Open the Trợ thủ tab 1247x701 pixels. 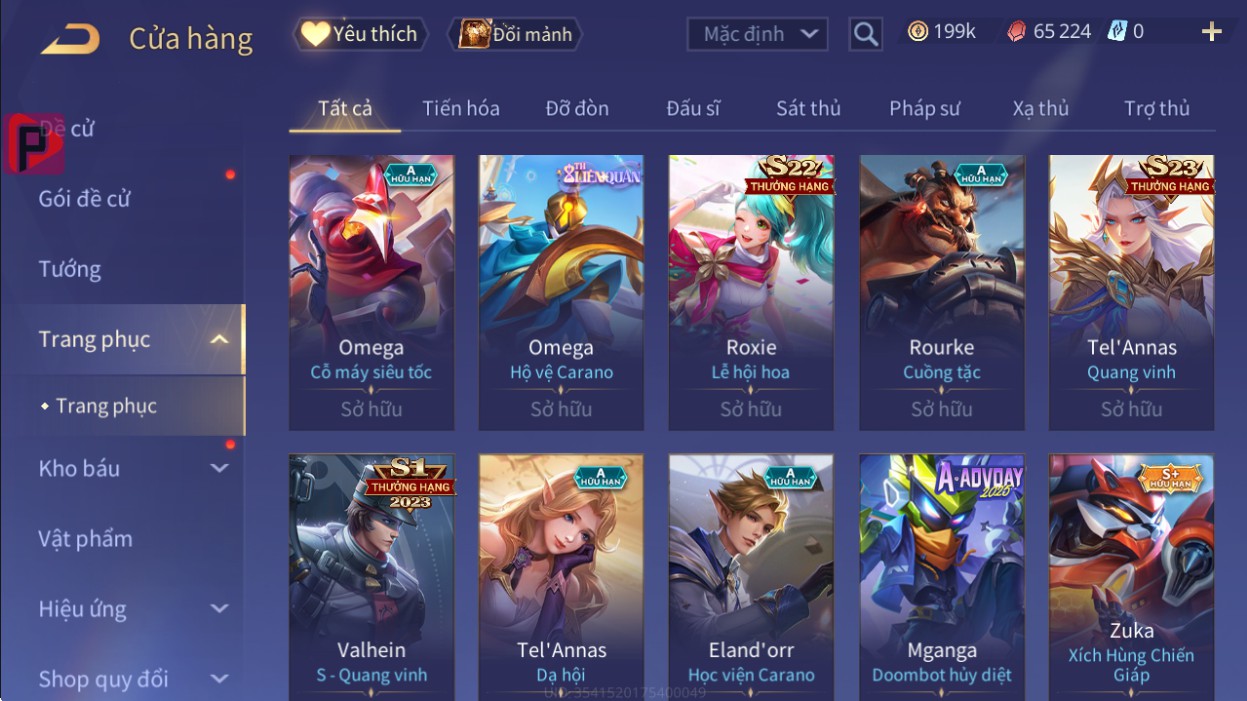click(x=1156, y=108)
